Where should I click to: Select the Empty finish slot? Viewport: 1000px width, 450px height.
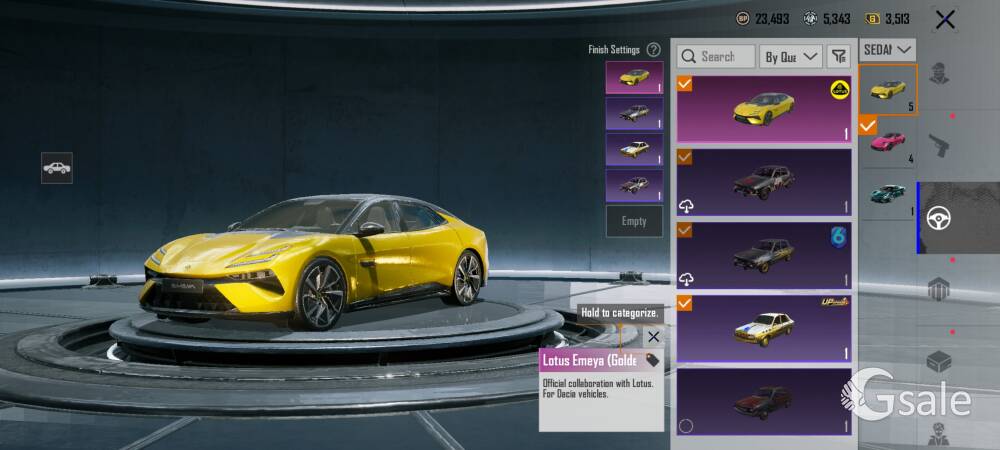point(634,221)
